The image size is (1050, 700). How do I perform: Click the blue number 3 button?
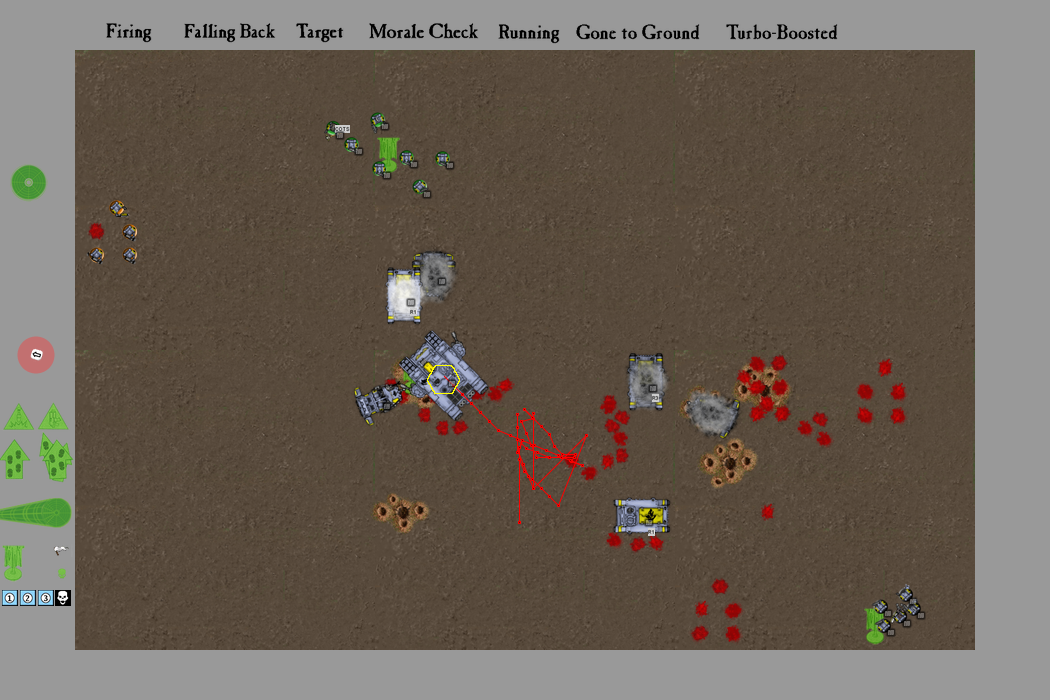click(45, 598)
